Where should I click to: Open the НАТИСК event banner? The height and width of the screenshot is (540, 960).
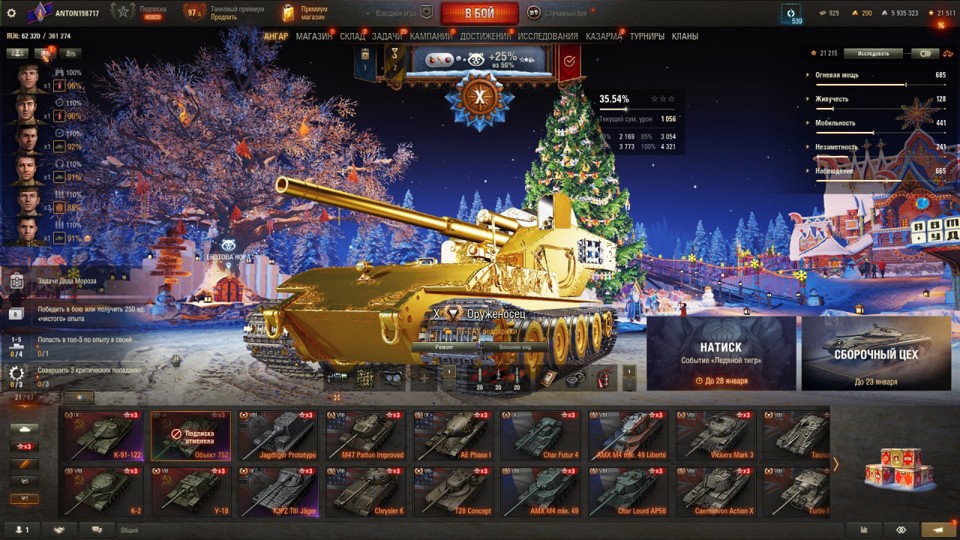click(720, 353)
